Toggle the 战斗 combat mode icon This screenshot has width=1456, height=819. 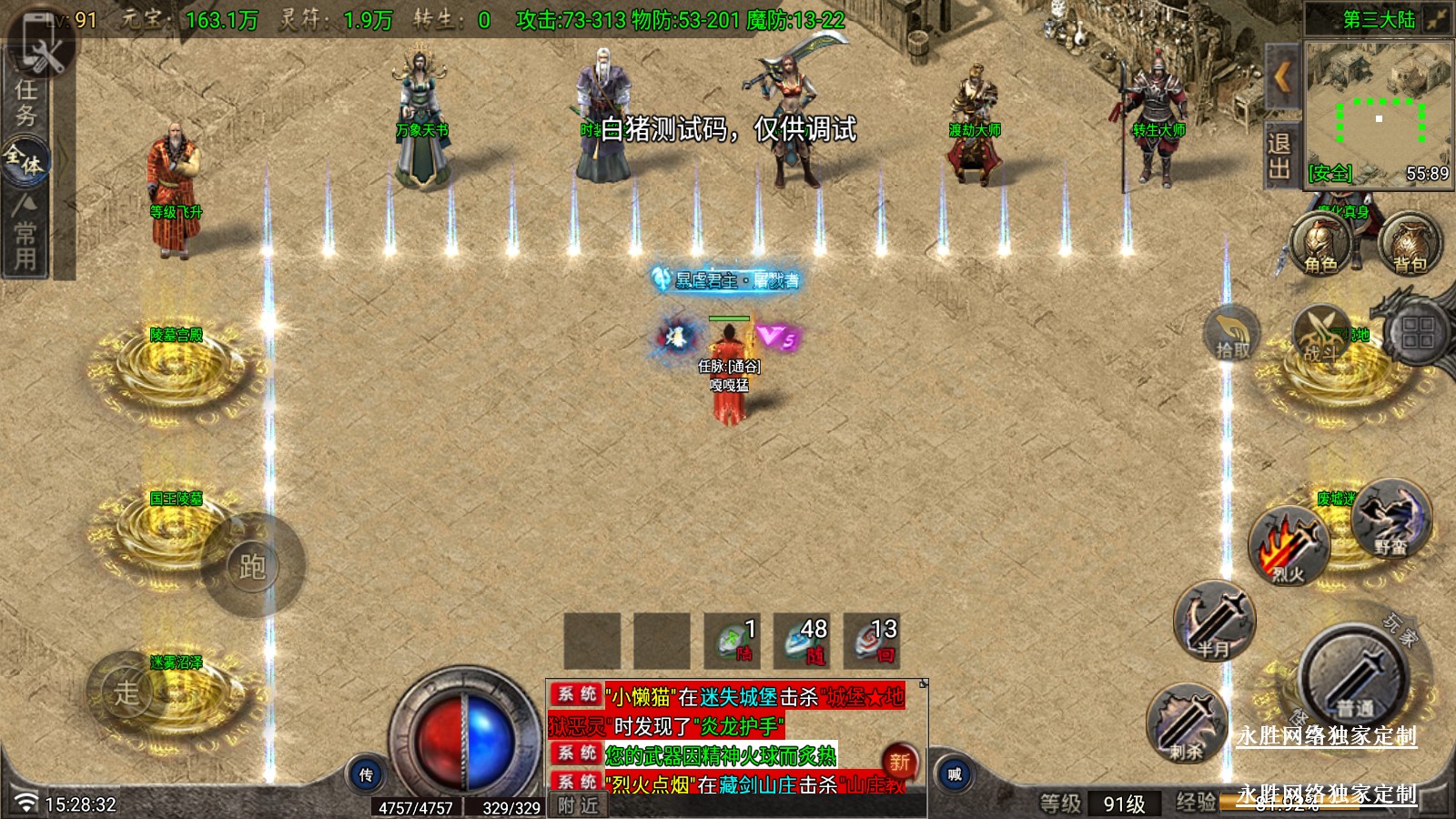[1320, 334]
